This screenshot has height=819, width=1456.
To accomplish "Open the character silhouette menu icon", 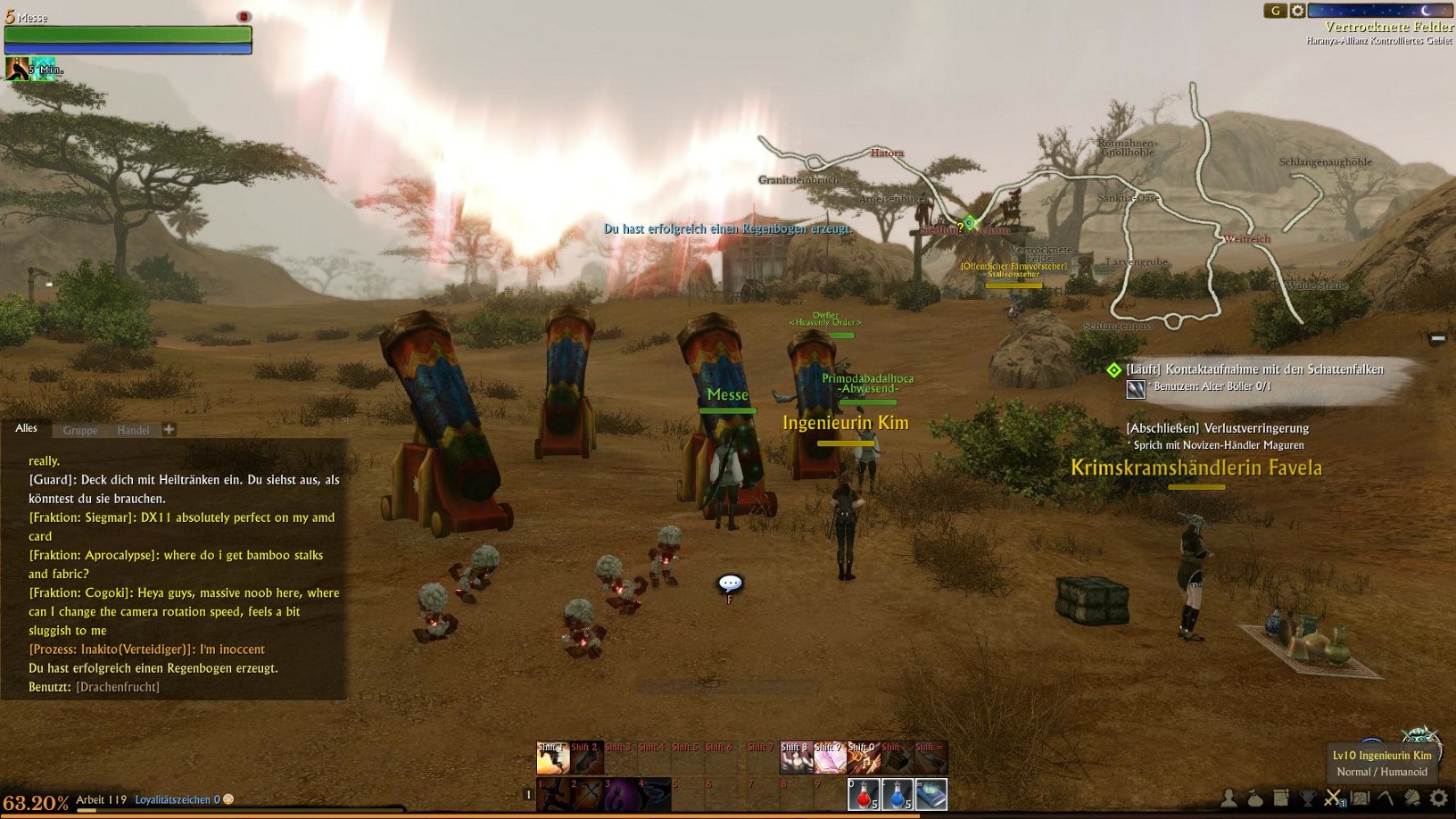I will [x=1229, y=798].
